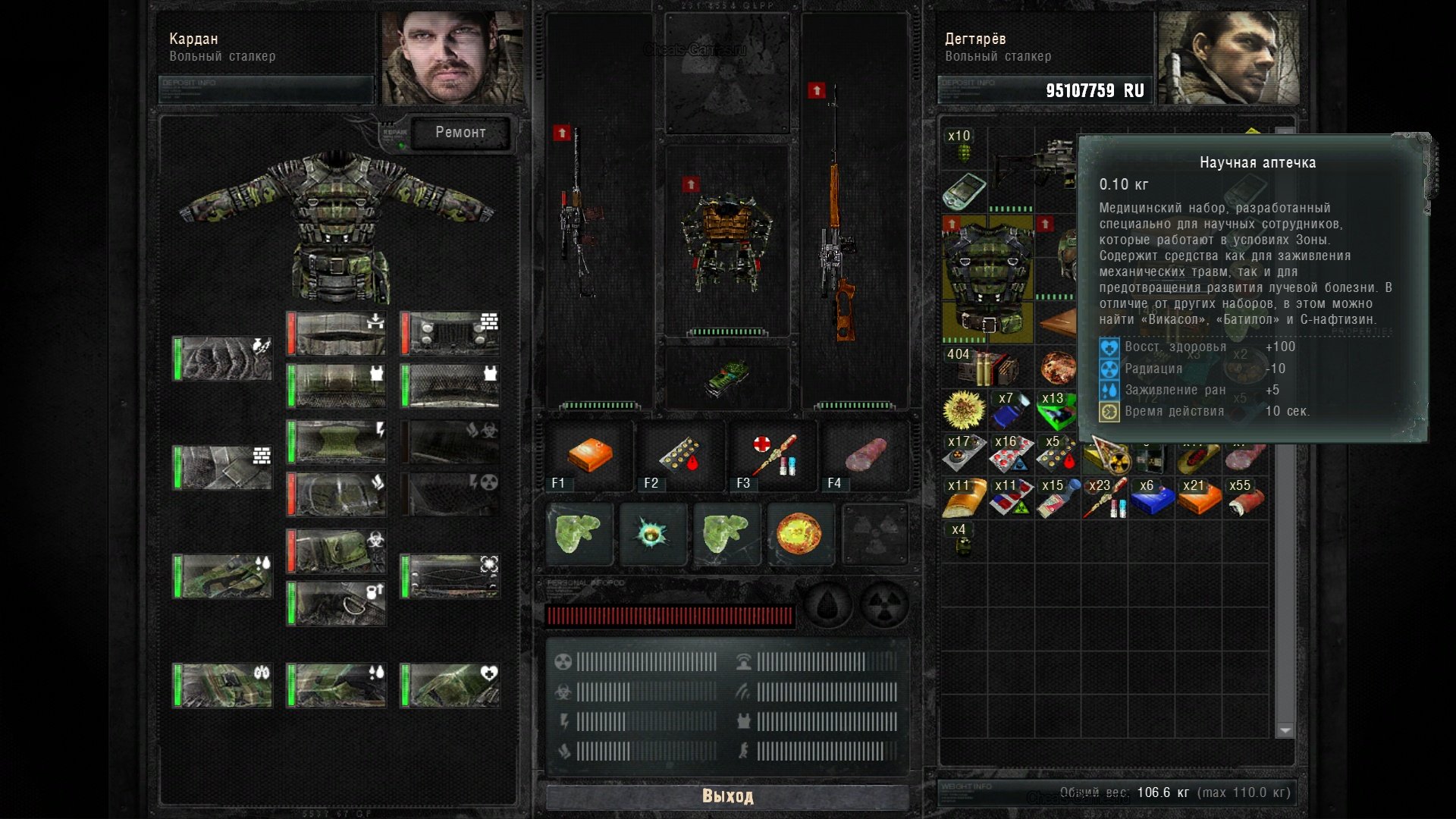Select the orange glowing artifact on the belt
Image resolution: width=1456 pixels, height=819 pixels.
tap(799, 533)
